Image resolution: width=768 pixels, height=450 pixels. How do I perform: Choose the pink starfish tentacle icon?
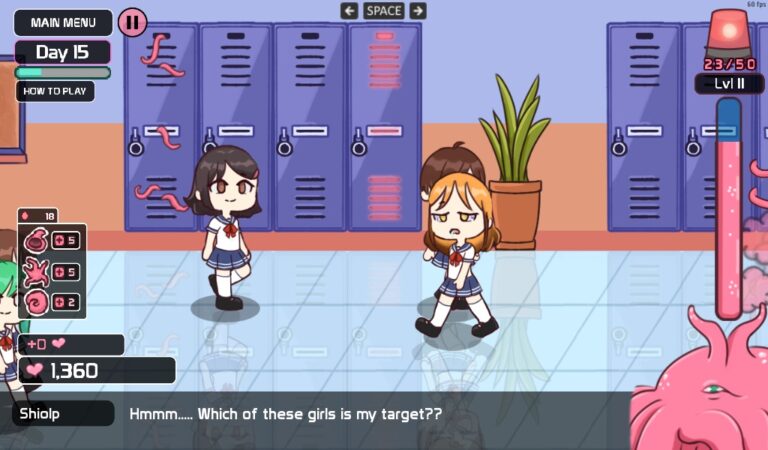click(x=35, y=272)
